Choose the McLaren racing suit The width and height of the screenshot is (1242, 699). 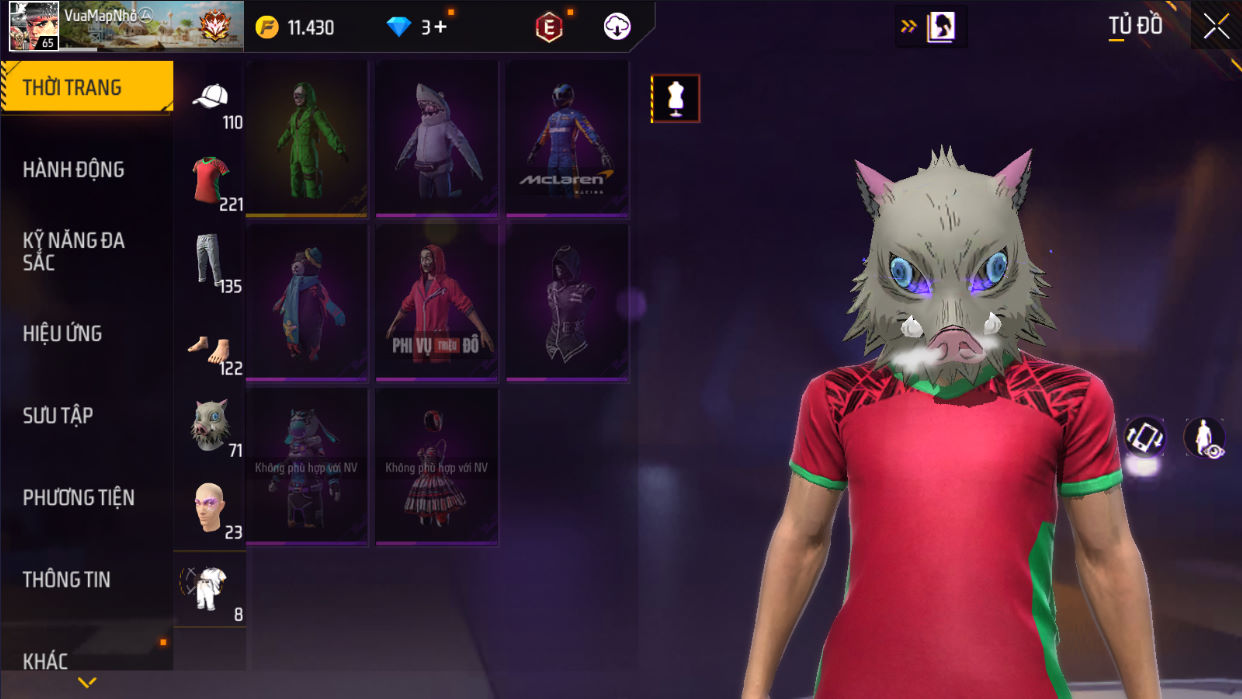[x=567, y=138]
